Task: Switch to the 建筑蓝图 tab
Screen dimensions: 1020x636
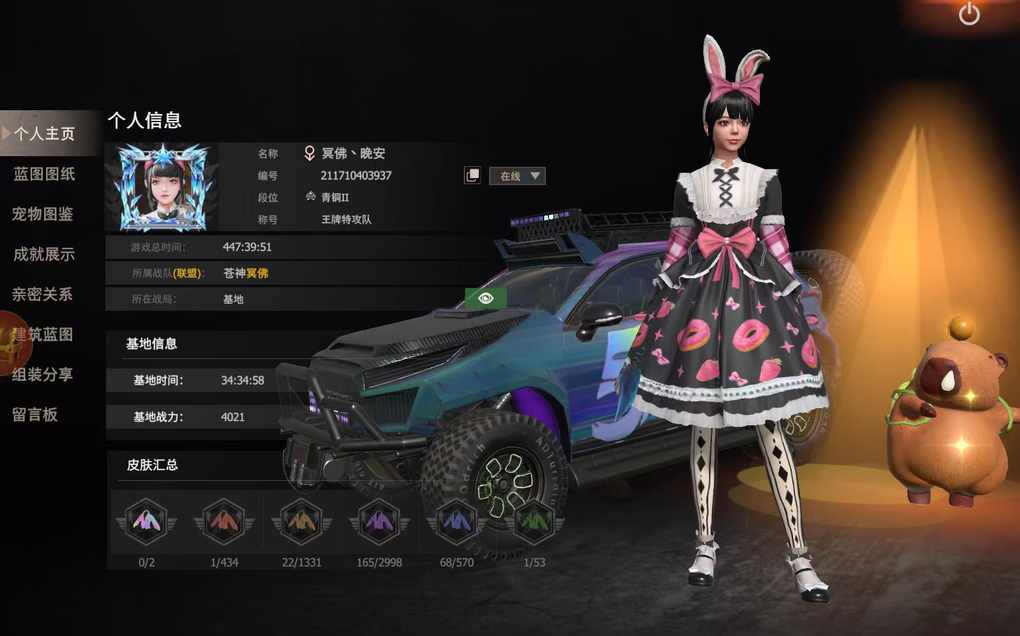Action: click(44, 334)
